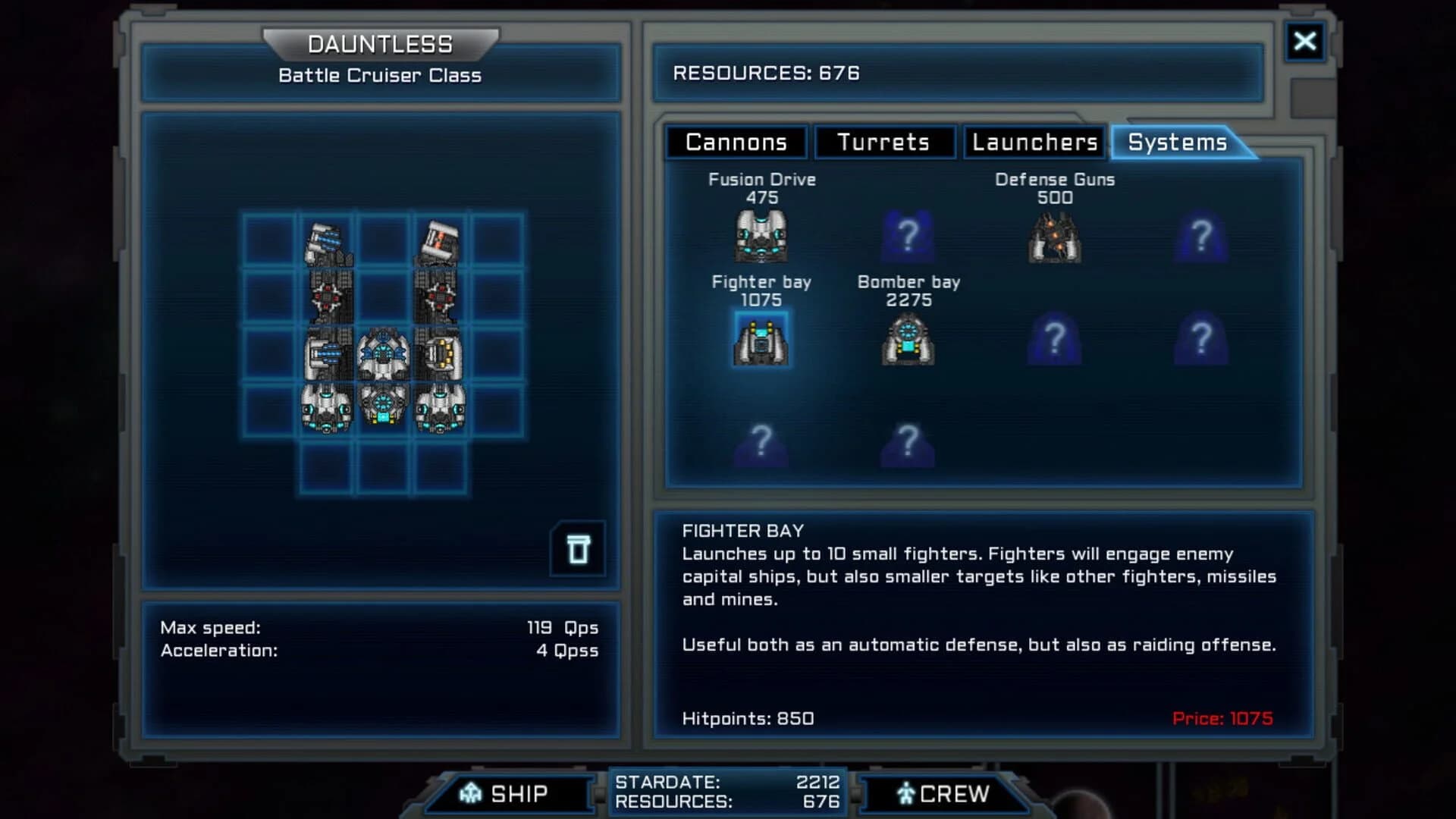Image resolution: width=1456 pixels, height=819 pixels.
Task: Select the Systems tab
Action: [x=1176, y=142]
